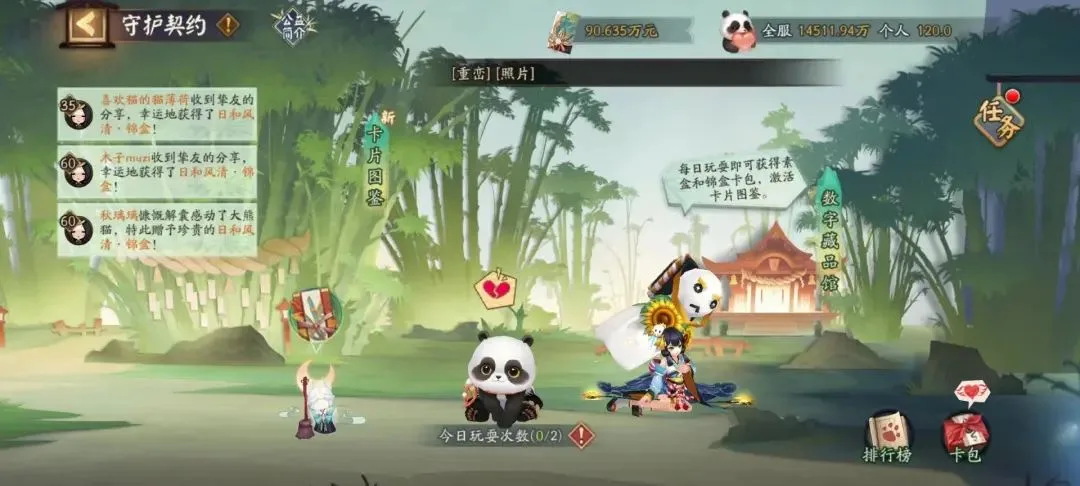Tap the panda icon beside 全服 donation total

[x=738, y=30]
